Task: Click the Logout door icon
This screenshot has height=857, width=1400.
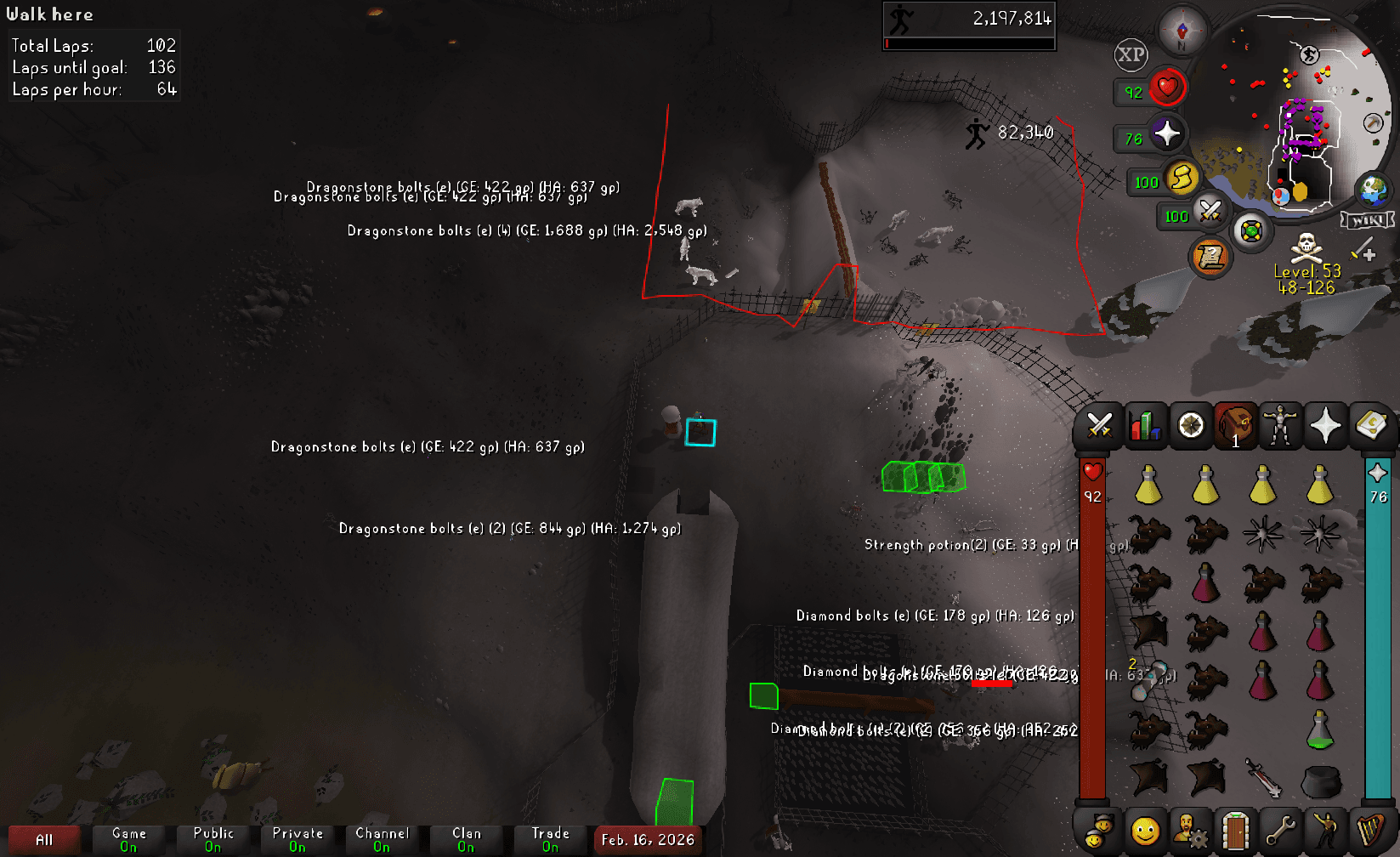Action: (x=1235, y=831)
